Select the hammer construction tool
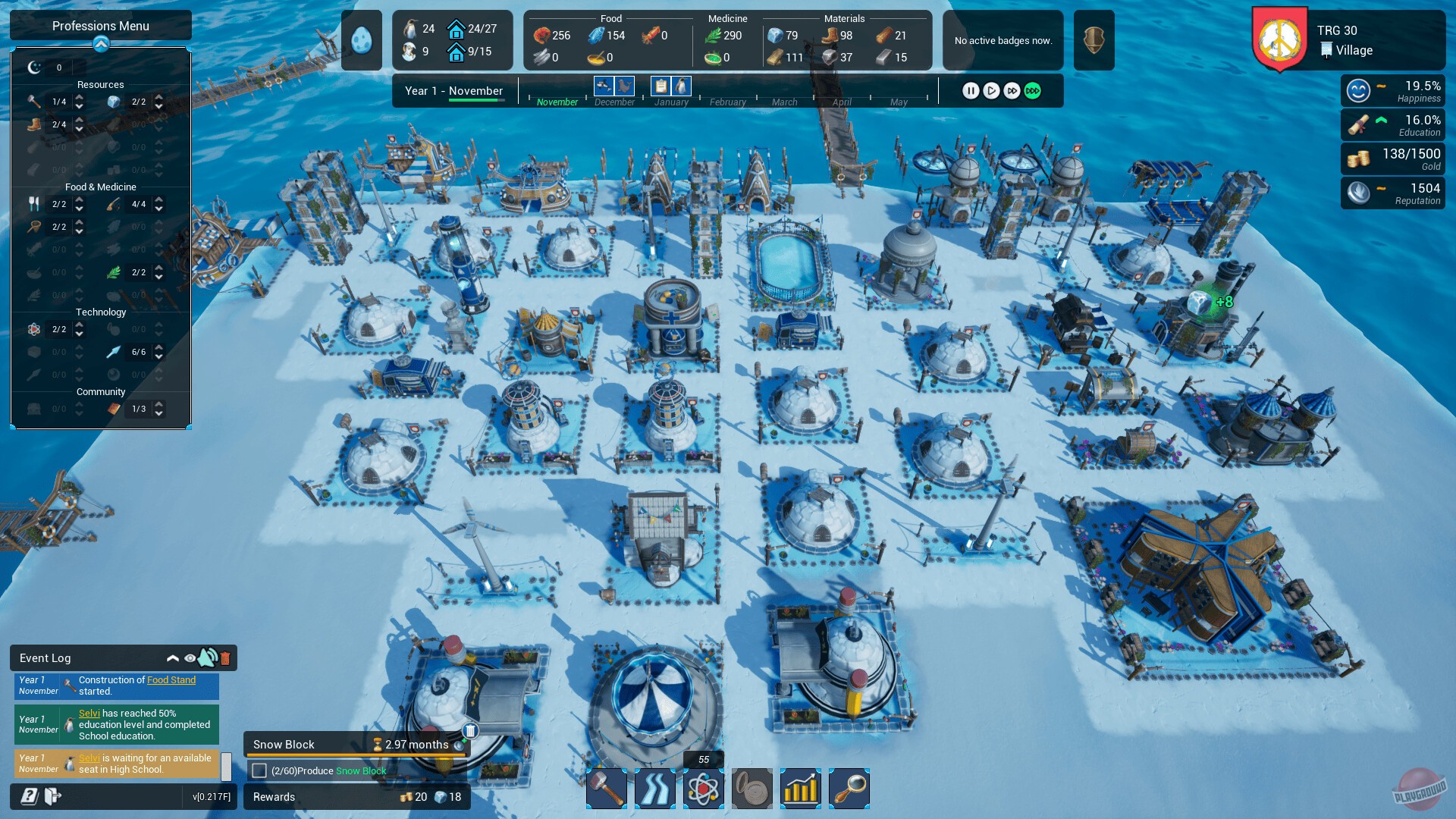Viewport: 1456px width, 819px height. [x=605, y=789]
